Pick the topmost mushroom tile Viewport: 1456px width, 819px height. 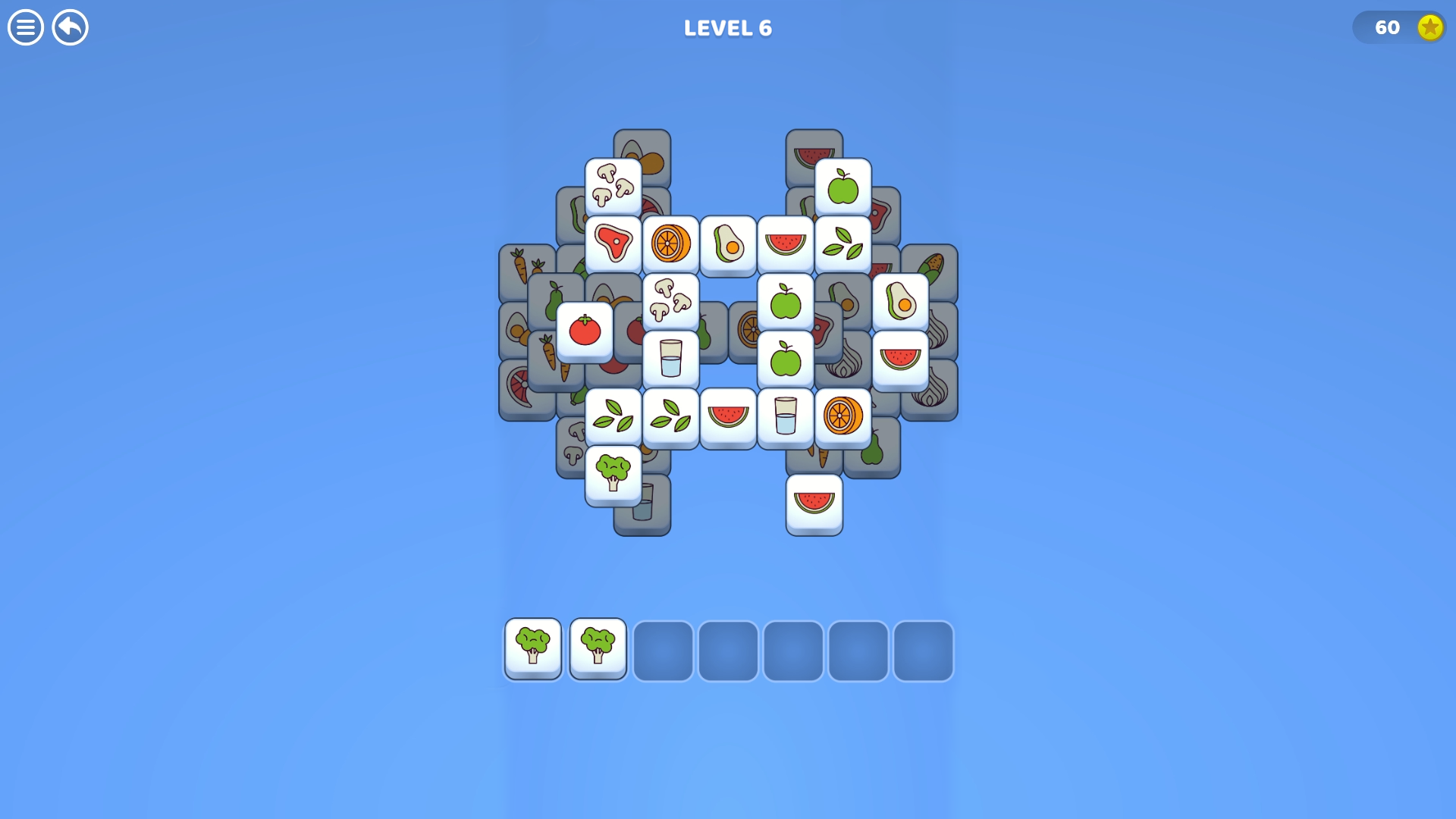[614, 184]
